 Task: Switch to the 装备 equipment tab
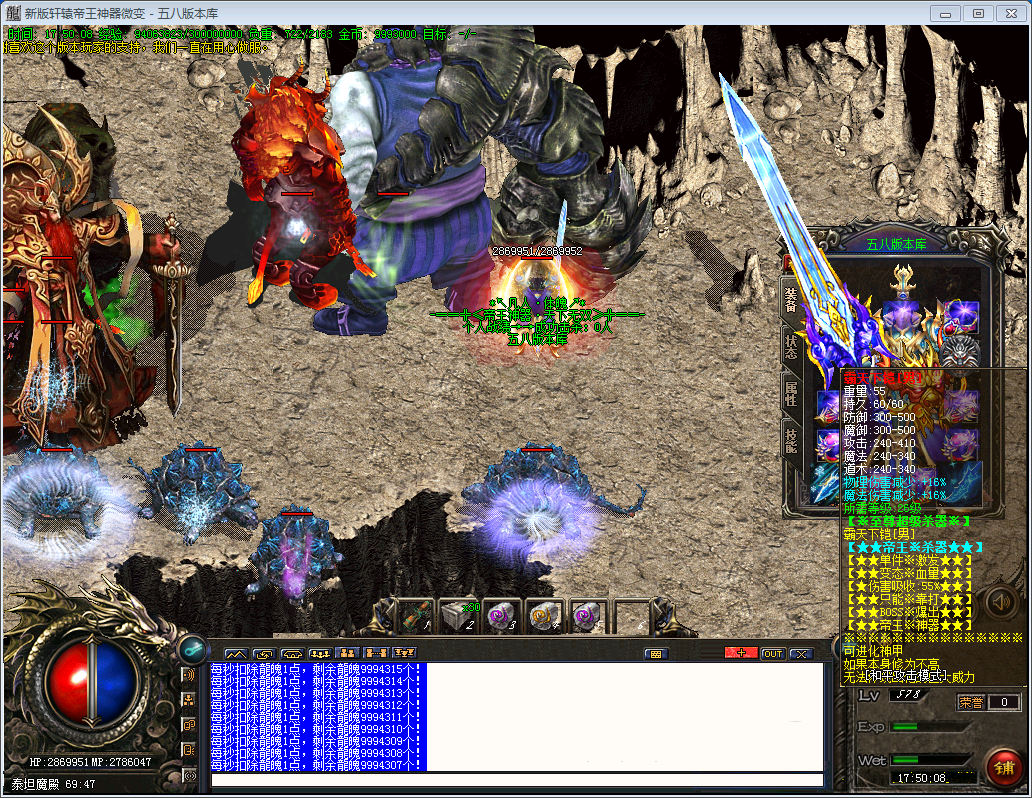pos(790,297)
